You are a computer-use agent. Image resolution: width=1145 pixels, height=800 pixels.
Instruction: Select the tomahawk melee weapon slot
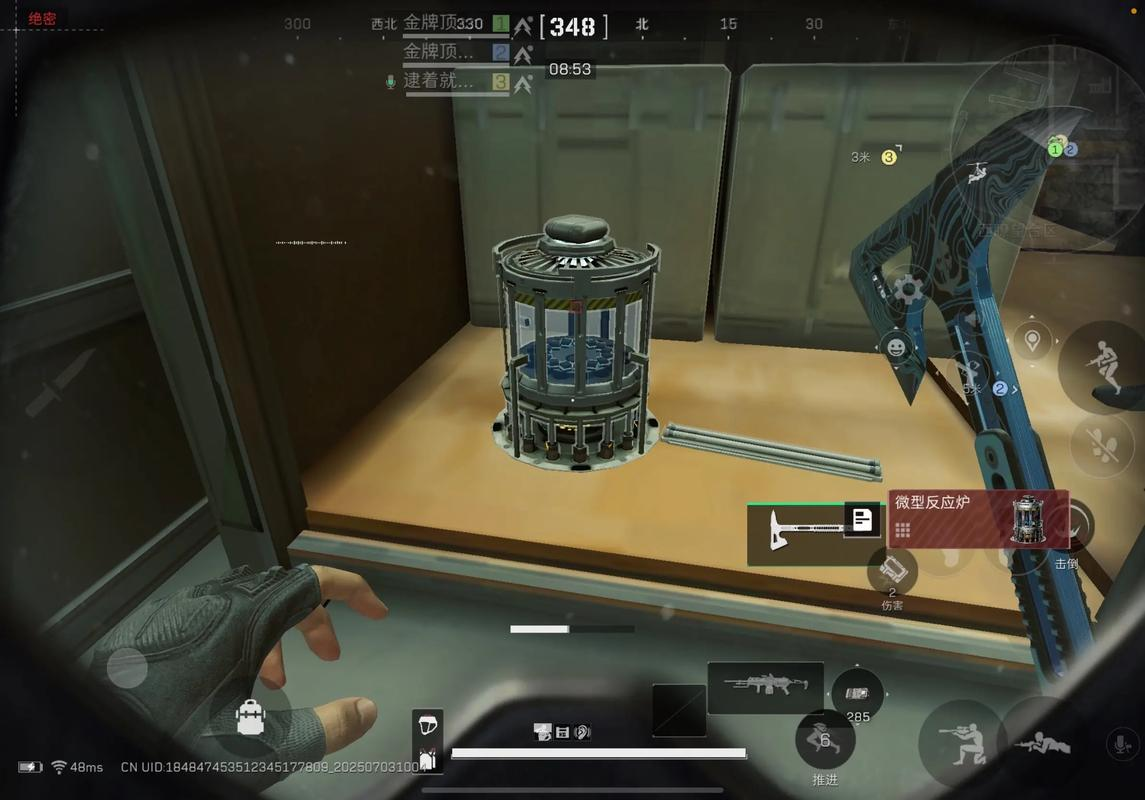click(x=797, y=531)
